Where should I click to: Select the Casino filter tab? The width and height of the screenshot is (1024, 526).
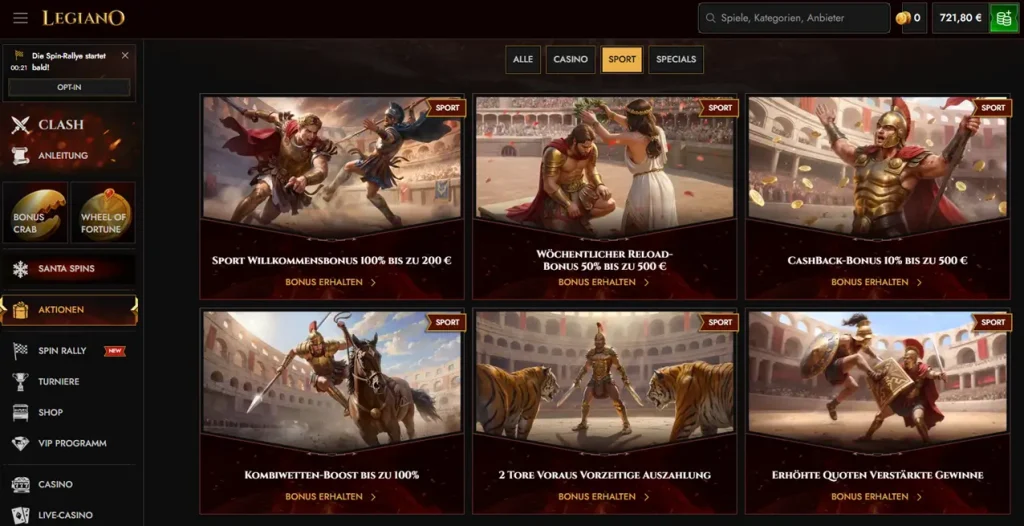coord(570,60)
